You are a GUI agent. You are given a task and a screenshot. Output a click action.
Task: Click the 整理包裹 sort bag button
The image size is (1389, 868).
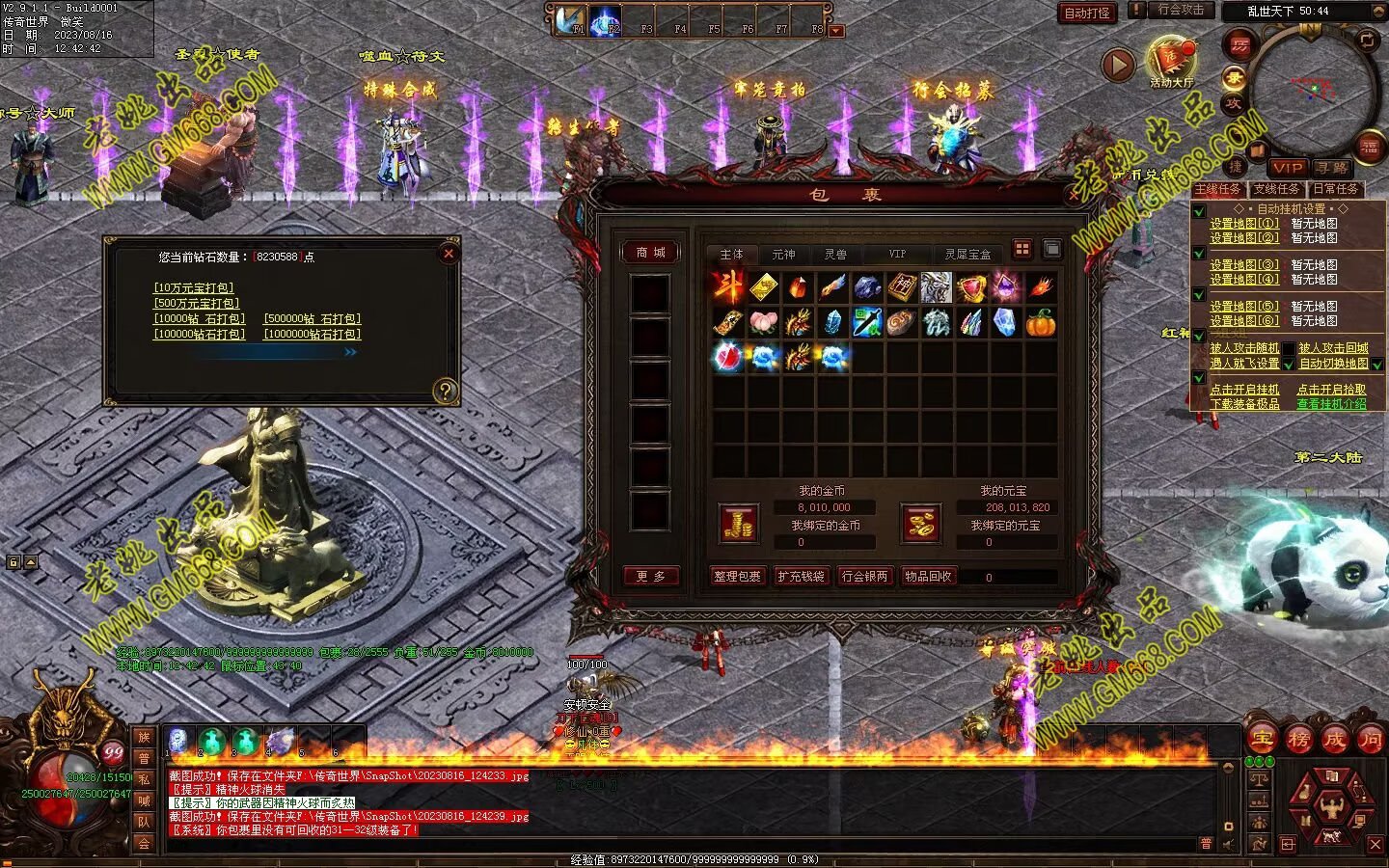click(737, 576)
